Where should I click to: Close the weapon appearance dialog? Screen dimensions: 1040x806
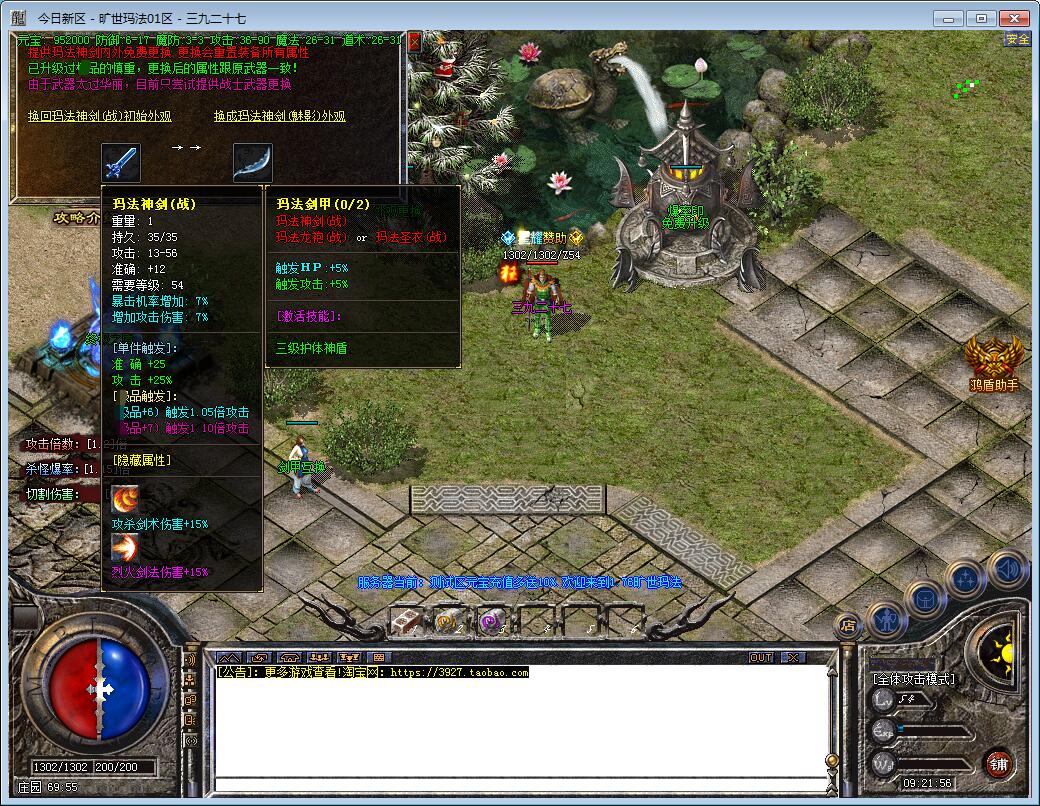pyautogui.click(x=415, y=42)
